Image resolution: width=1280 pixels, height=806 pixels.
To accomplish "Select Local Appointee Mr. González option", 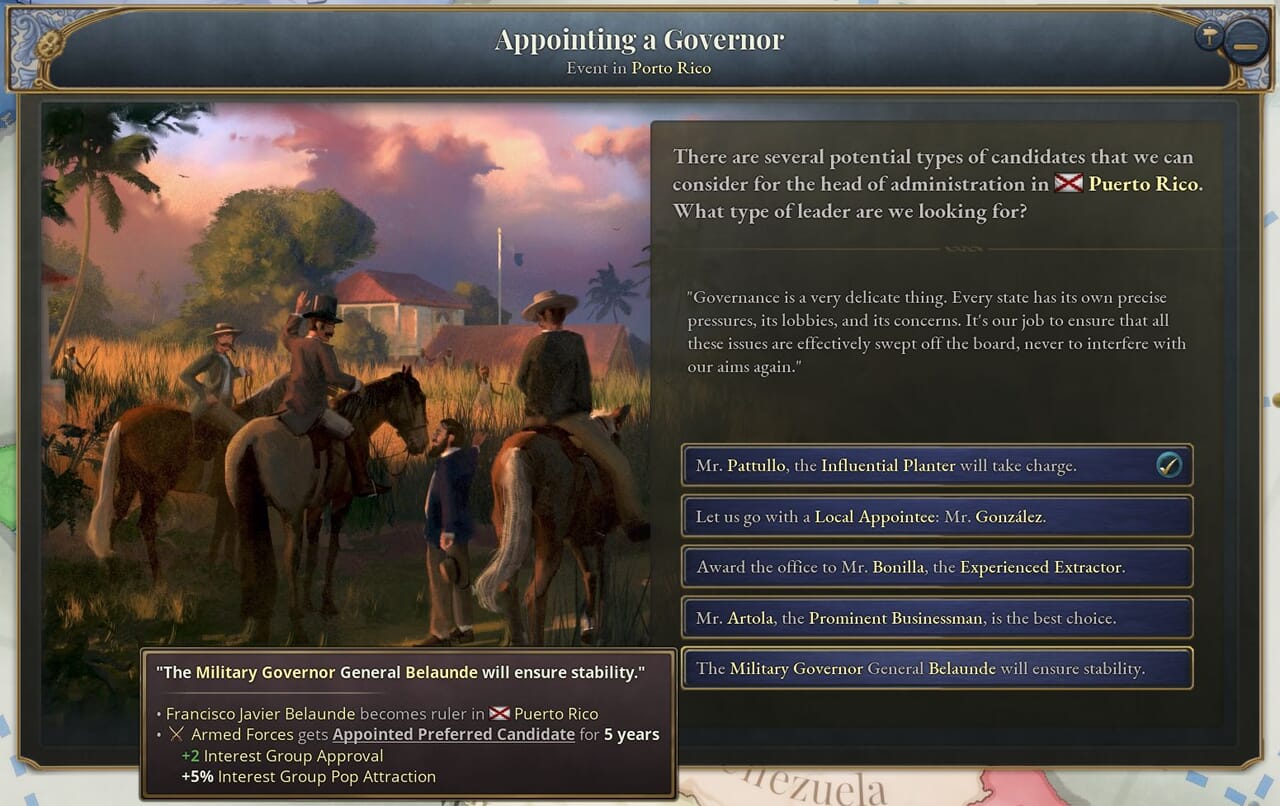I will (936, 517).
